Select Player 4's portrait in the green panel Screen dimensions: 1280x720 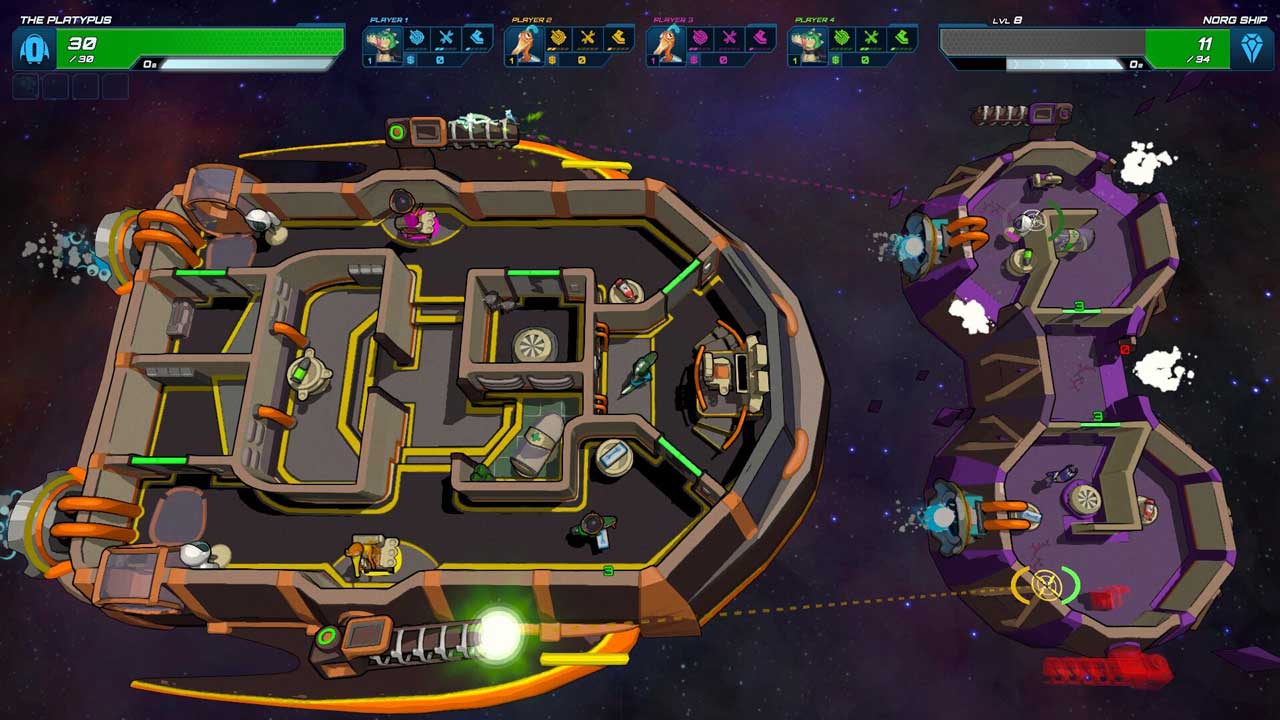tap(806, 43)
